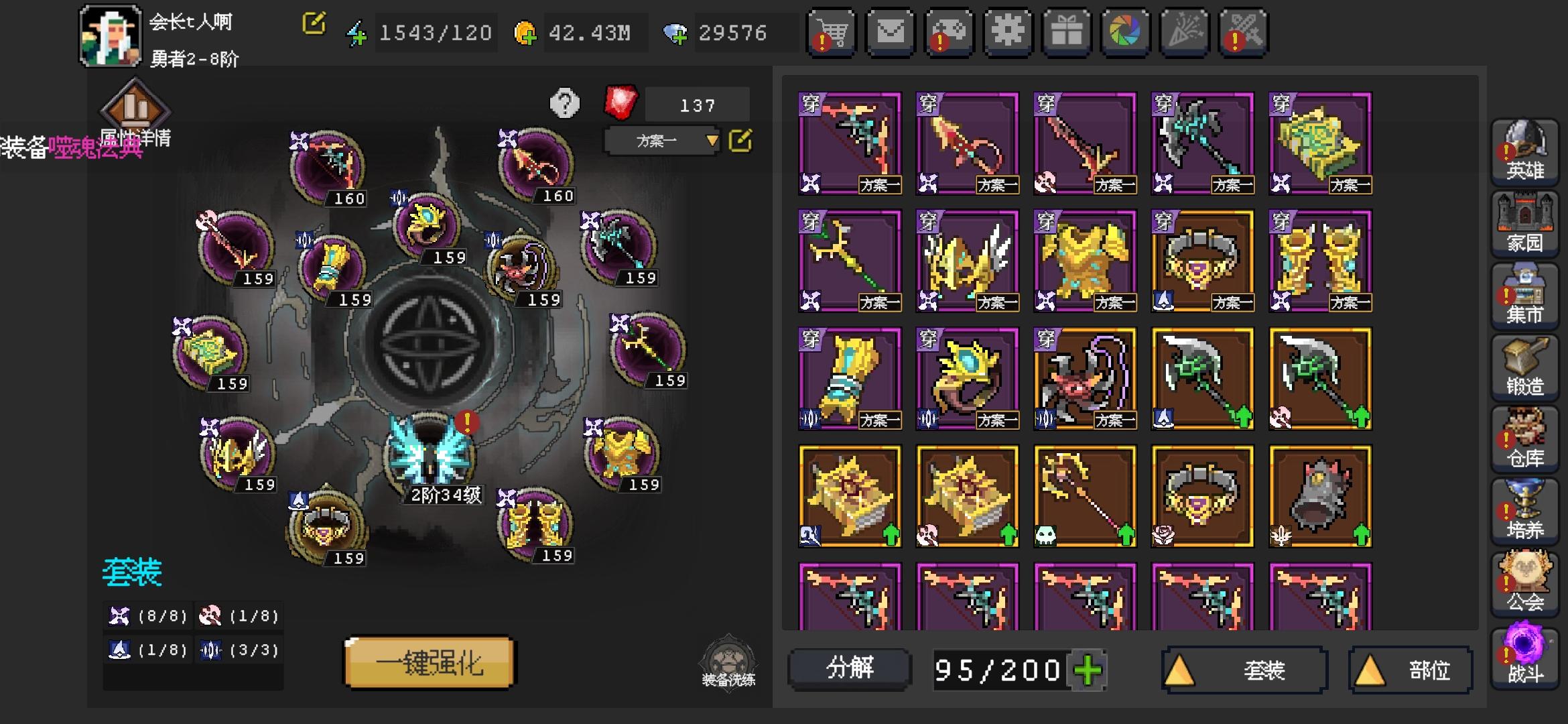Open the 锻造 Forge sidebar icon
This screenshot has width=1568, height=724.
1526,367
